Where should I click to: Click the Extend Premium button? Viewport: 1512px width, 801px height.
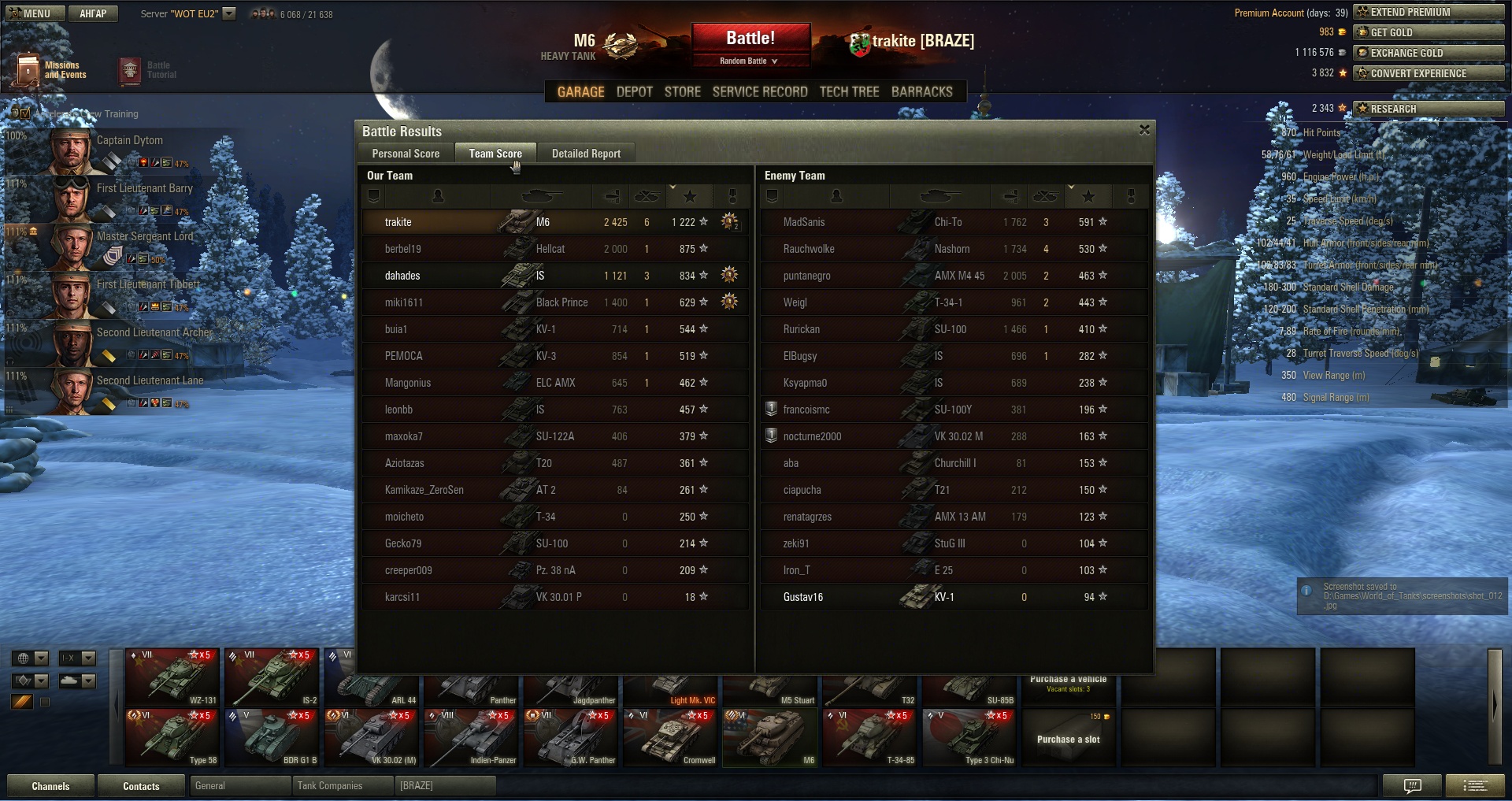click(1428, 12)
